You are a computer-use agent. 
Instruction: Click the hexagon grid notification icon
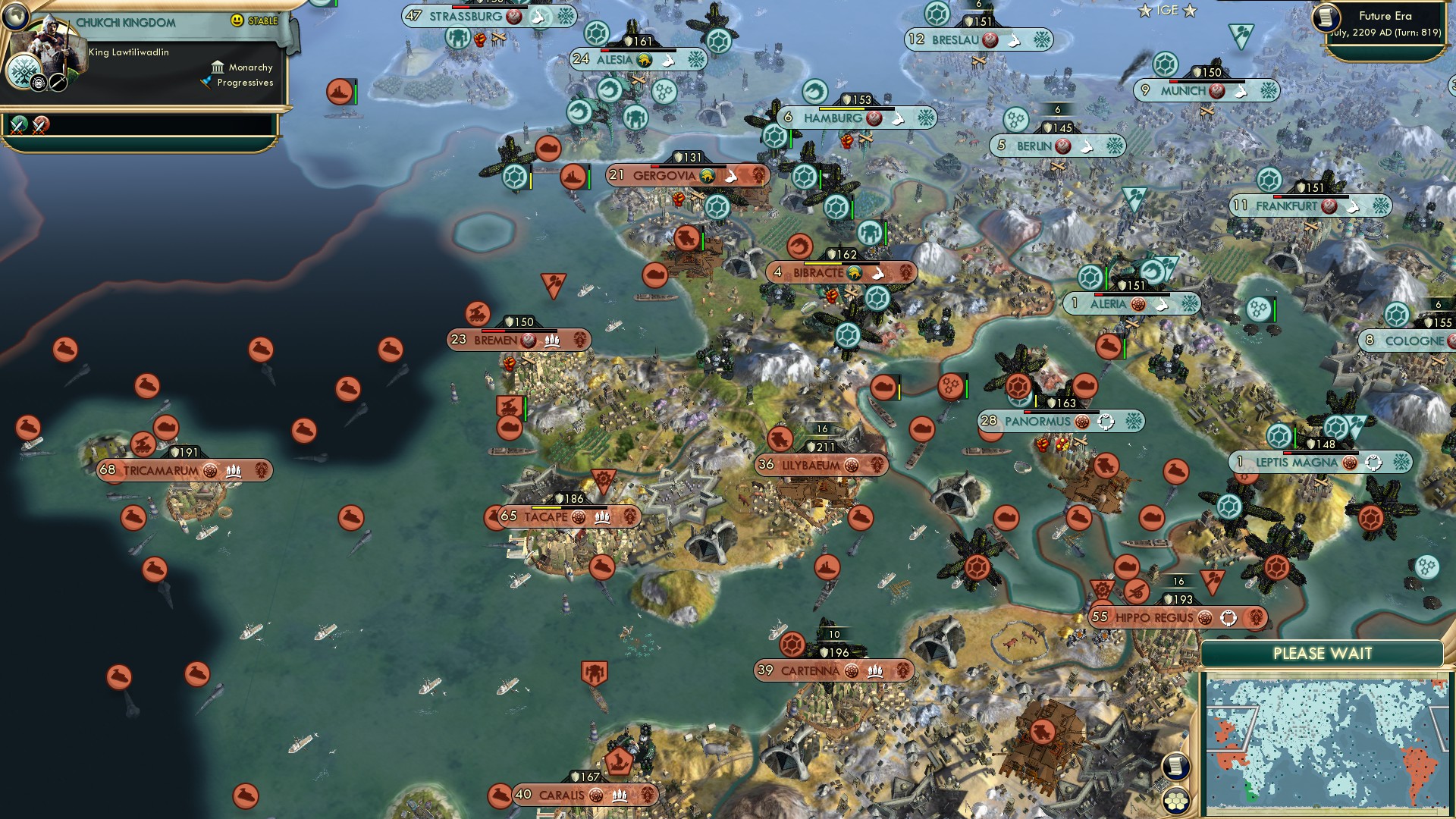tap(1175, 800)
